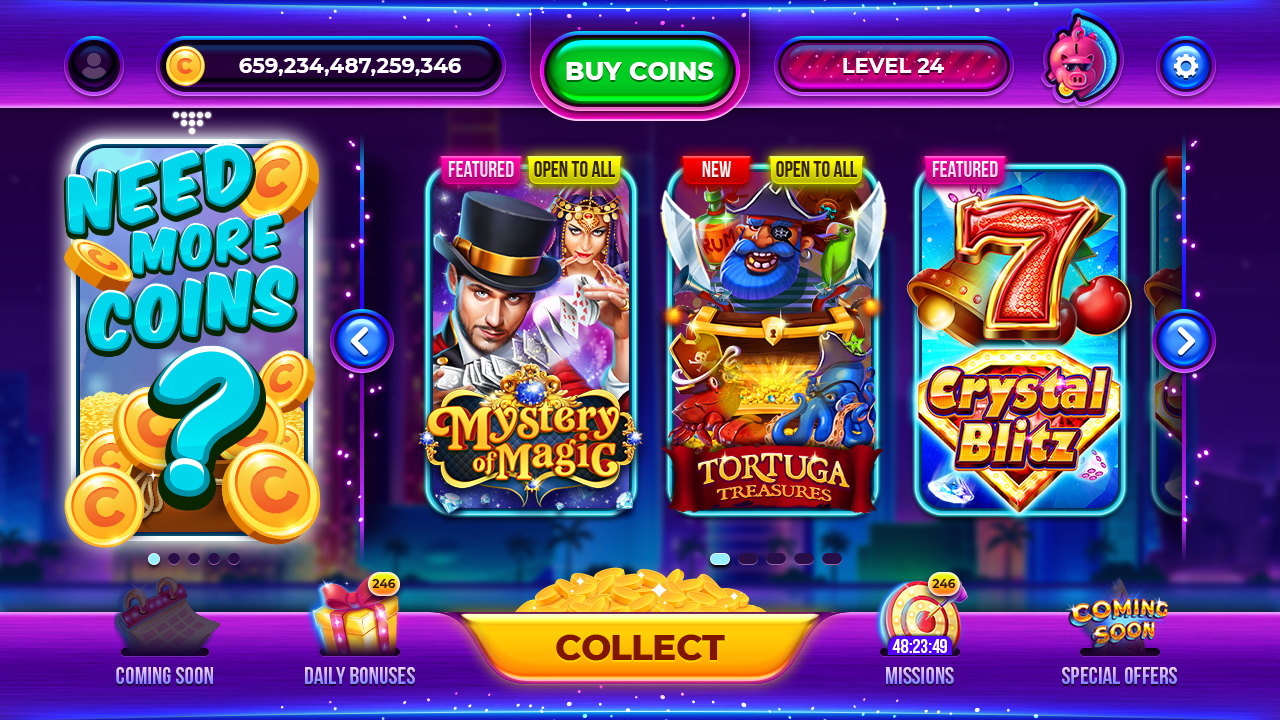Open the Special Offers section

coord(1117,620)
